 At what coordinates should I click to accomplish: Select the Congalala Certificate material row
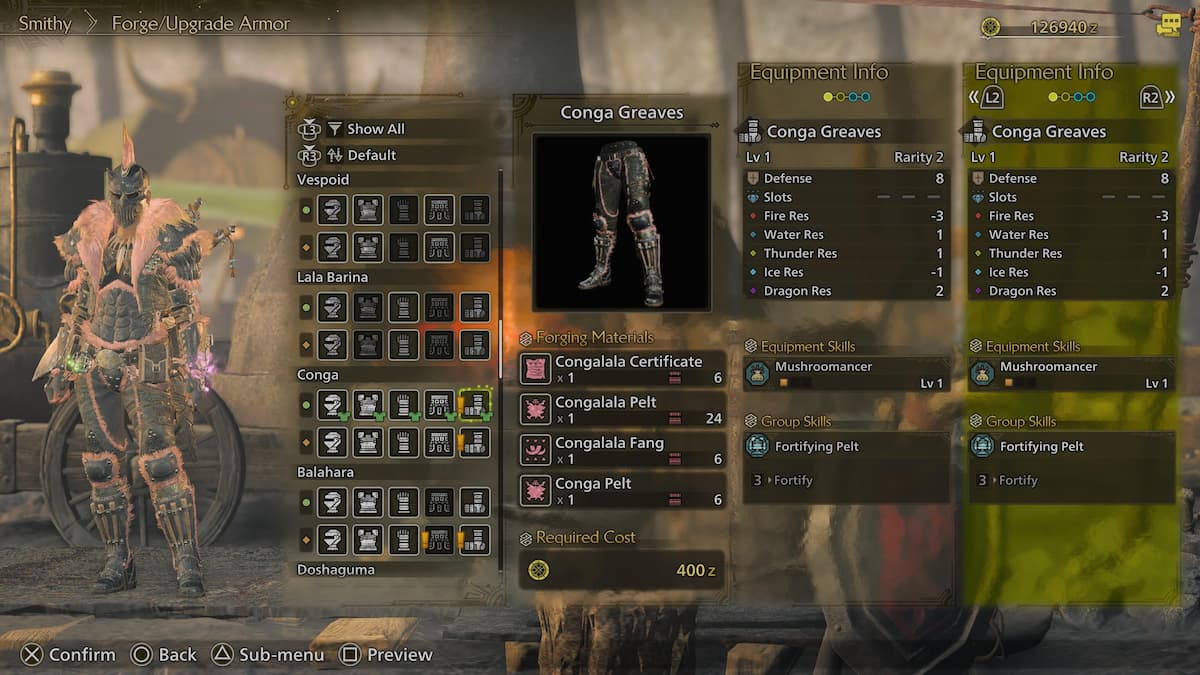coord(622,369)
